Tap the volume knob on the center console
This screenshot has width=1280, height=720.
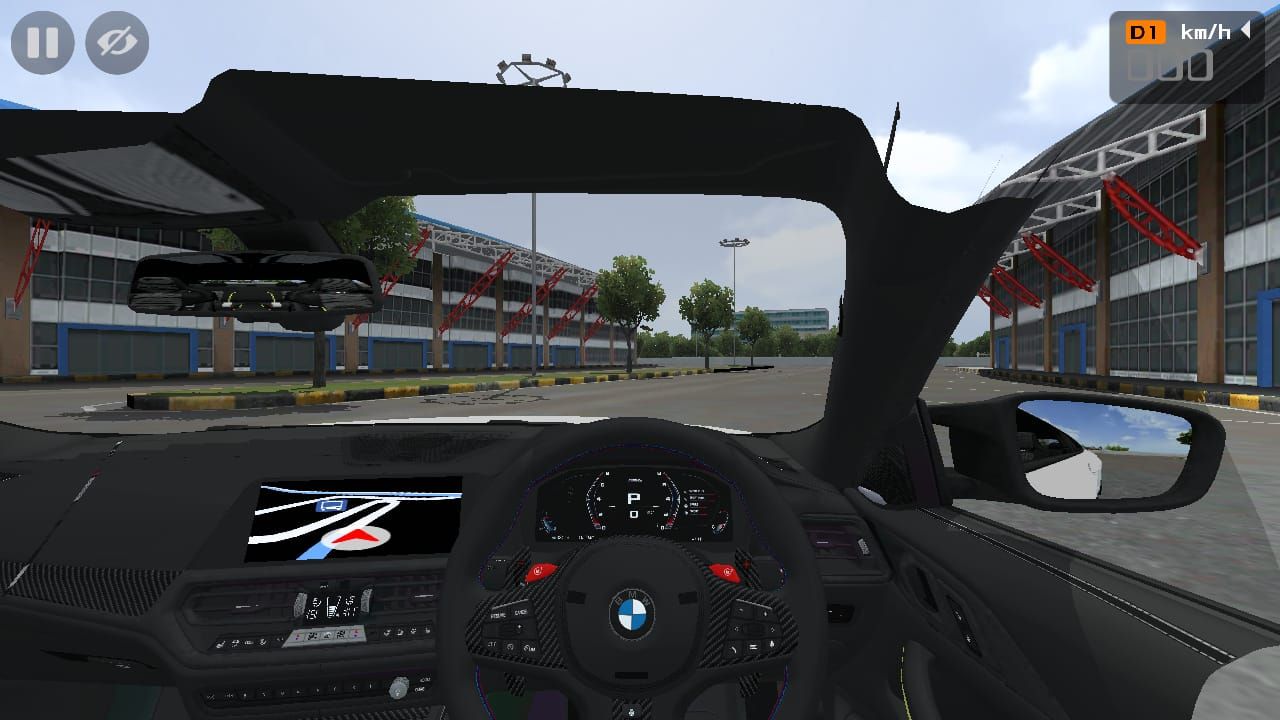click(x=399, y=688)
